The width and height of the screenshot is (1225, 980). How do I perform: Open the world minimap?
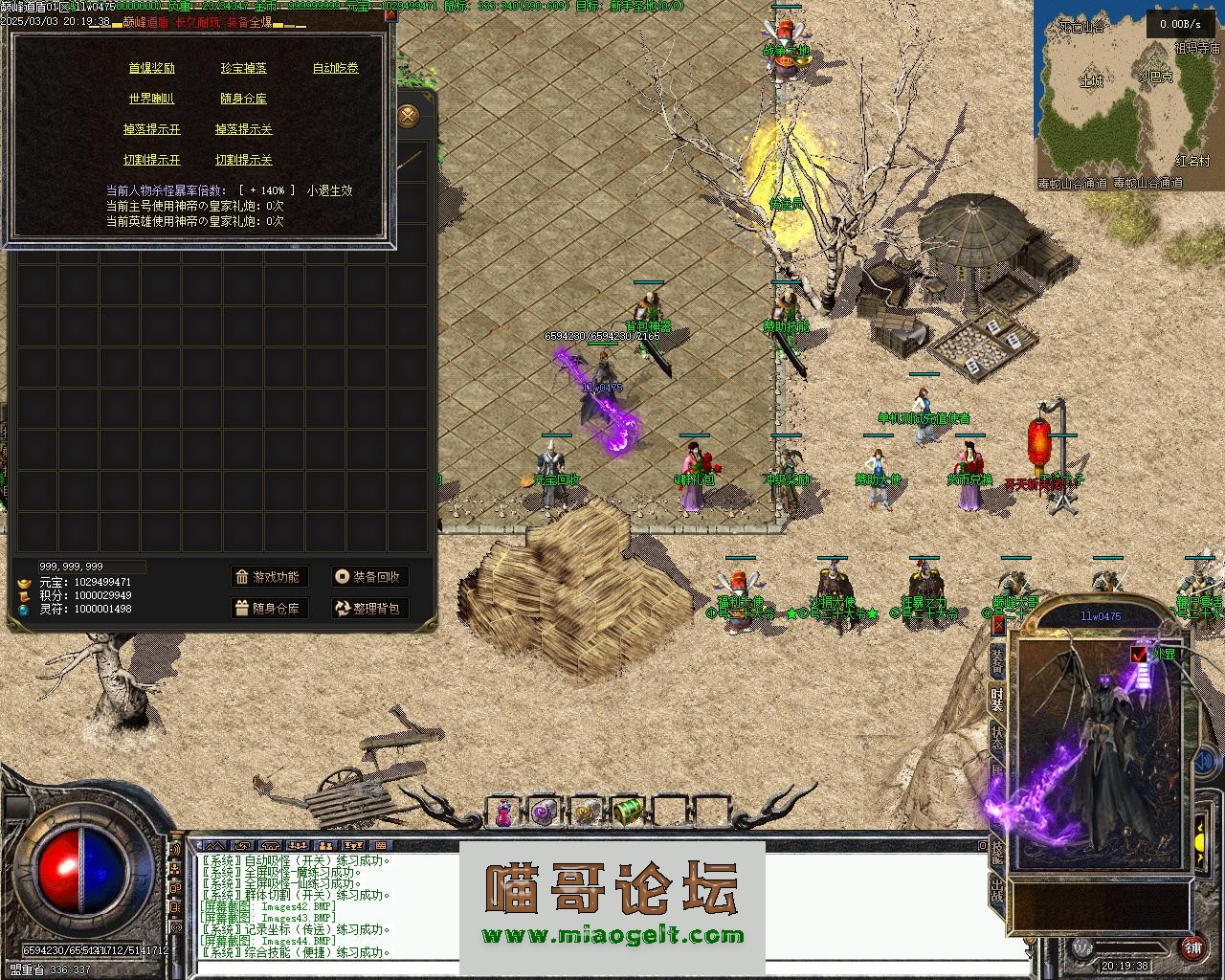(1127, 96)
